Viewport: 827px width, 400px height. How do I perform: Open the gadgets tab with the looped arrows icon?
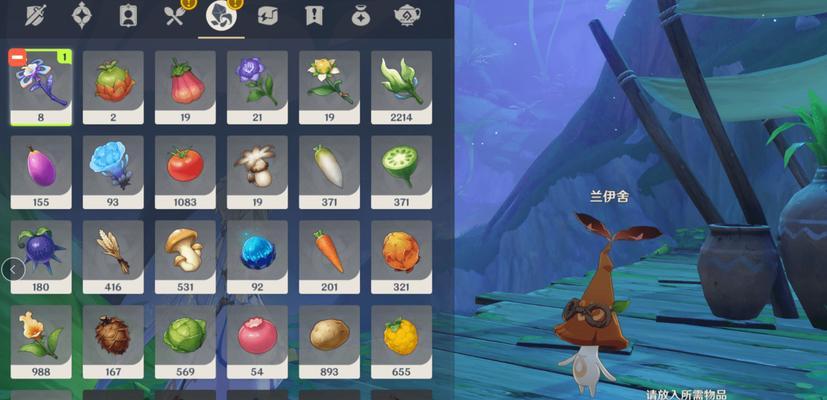[267, 16]
